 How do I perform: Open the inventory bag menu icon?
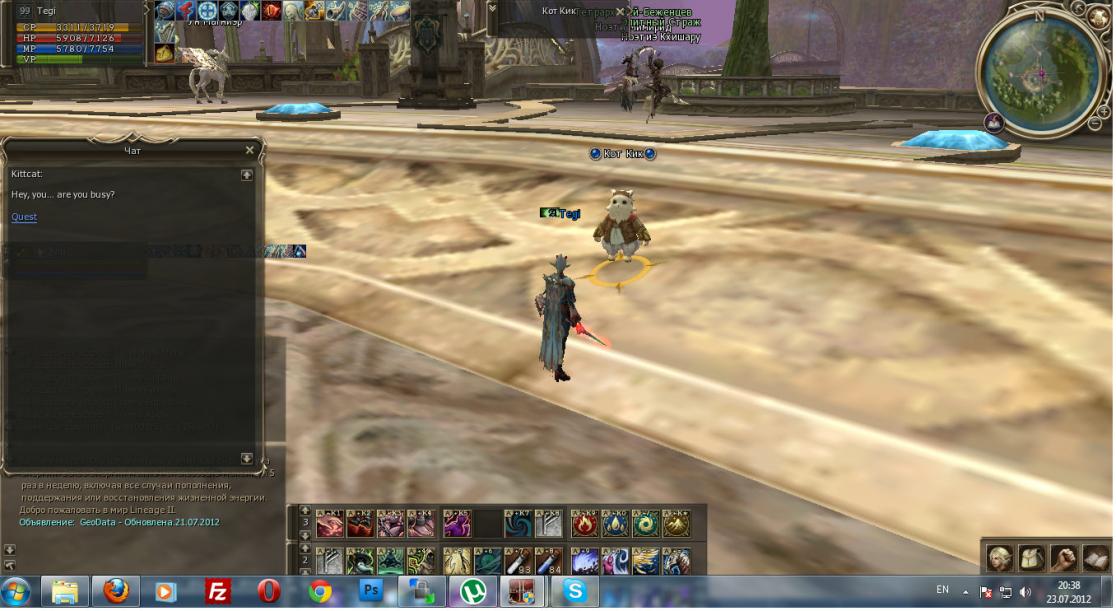[x=1031, y=557]
